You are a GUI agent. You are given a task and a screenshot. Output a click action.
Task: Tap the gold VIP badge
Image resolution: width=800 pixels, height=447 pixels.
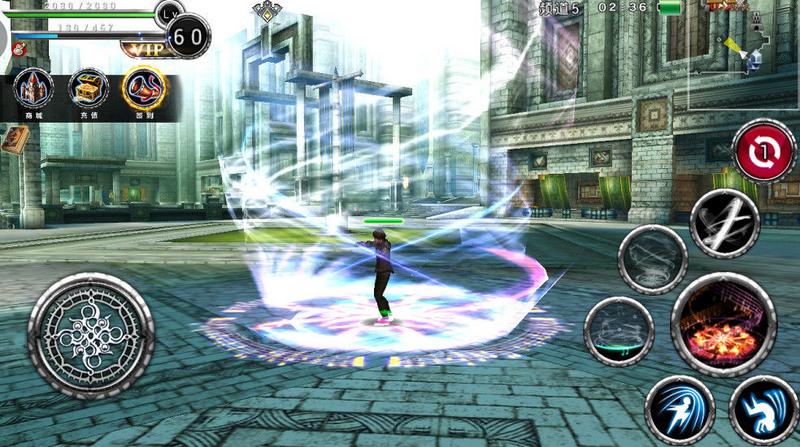click(142, 47)
